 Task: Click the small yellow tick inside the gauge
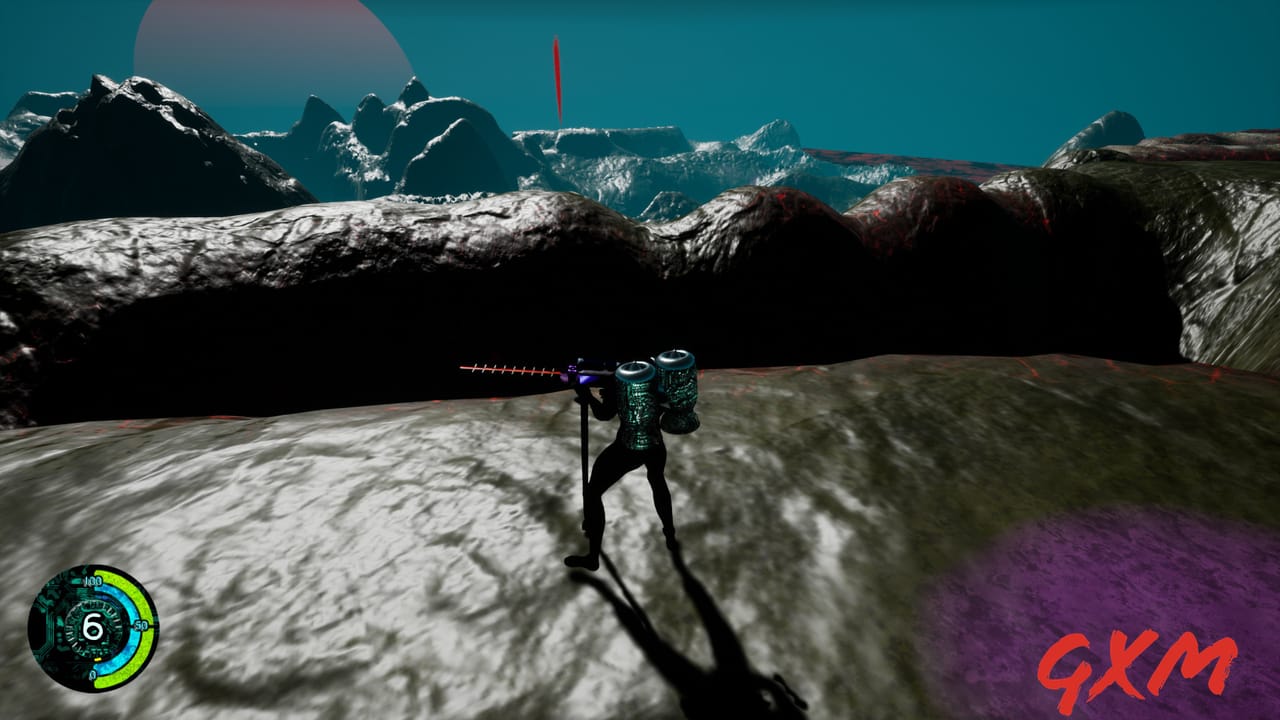pos(97,659)
